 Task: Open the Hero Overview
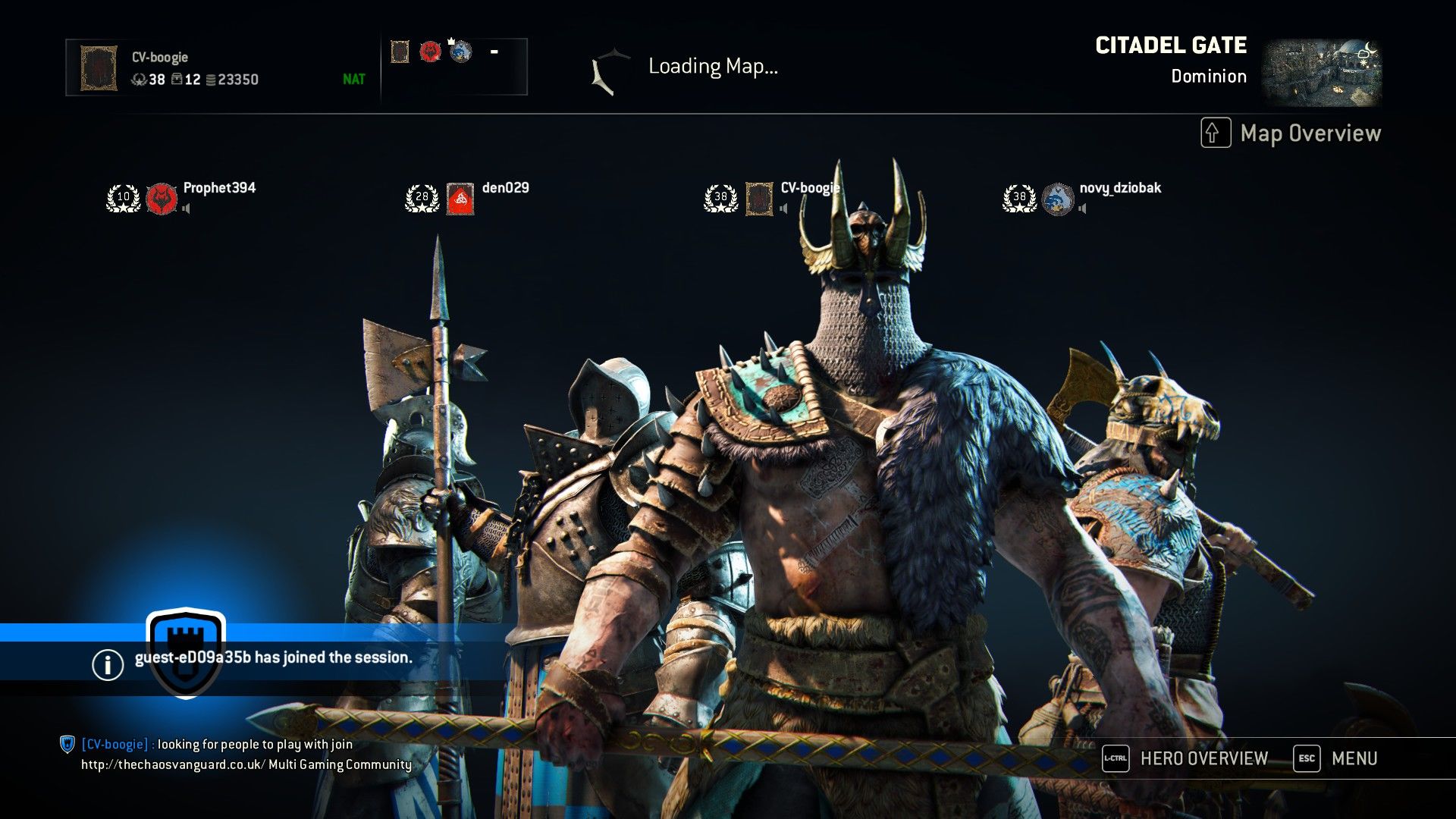1185,758
